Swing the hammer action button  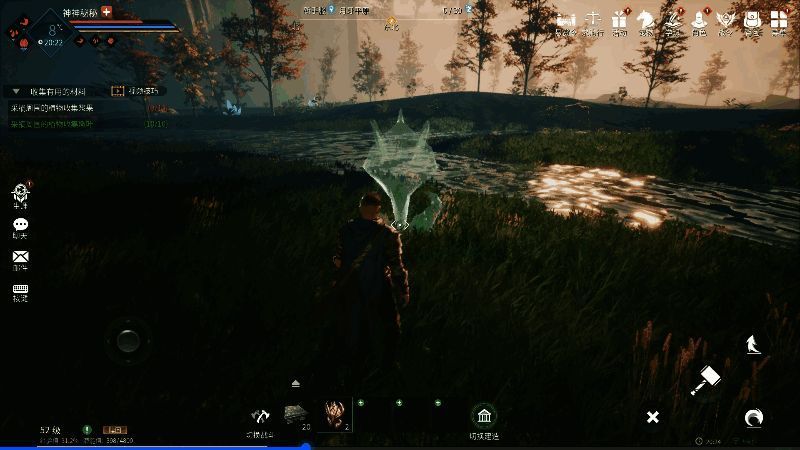pyautogui.click(x=707, y=380)
